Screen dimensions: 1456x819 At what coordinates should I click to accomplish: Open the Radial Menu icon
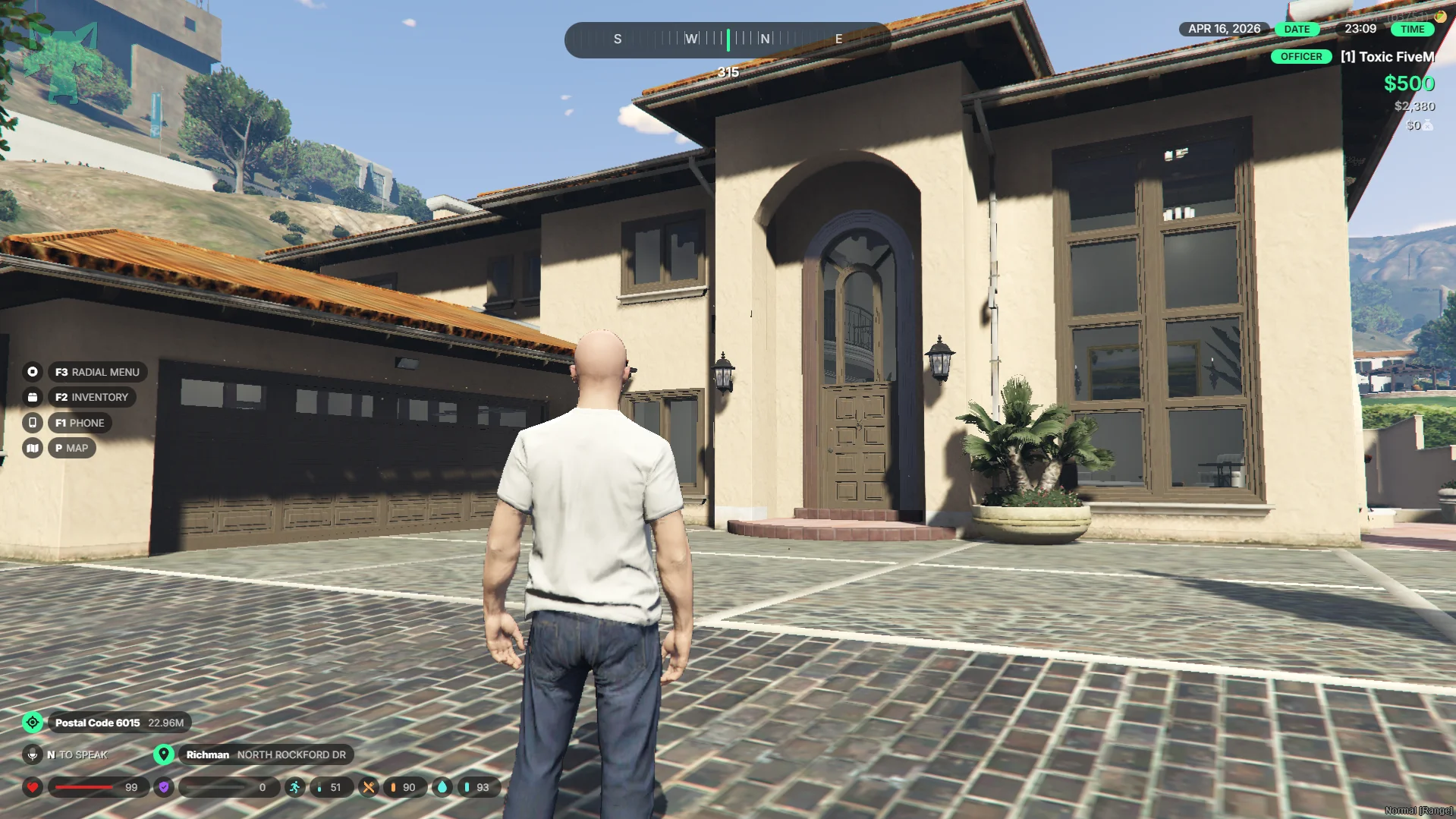point(33,372)
